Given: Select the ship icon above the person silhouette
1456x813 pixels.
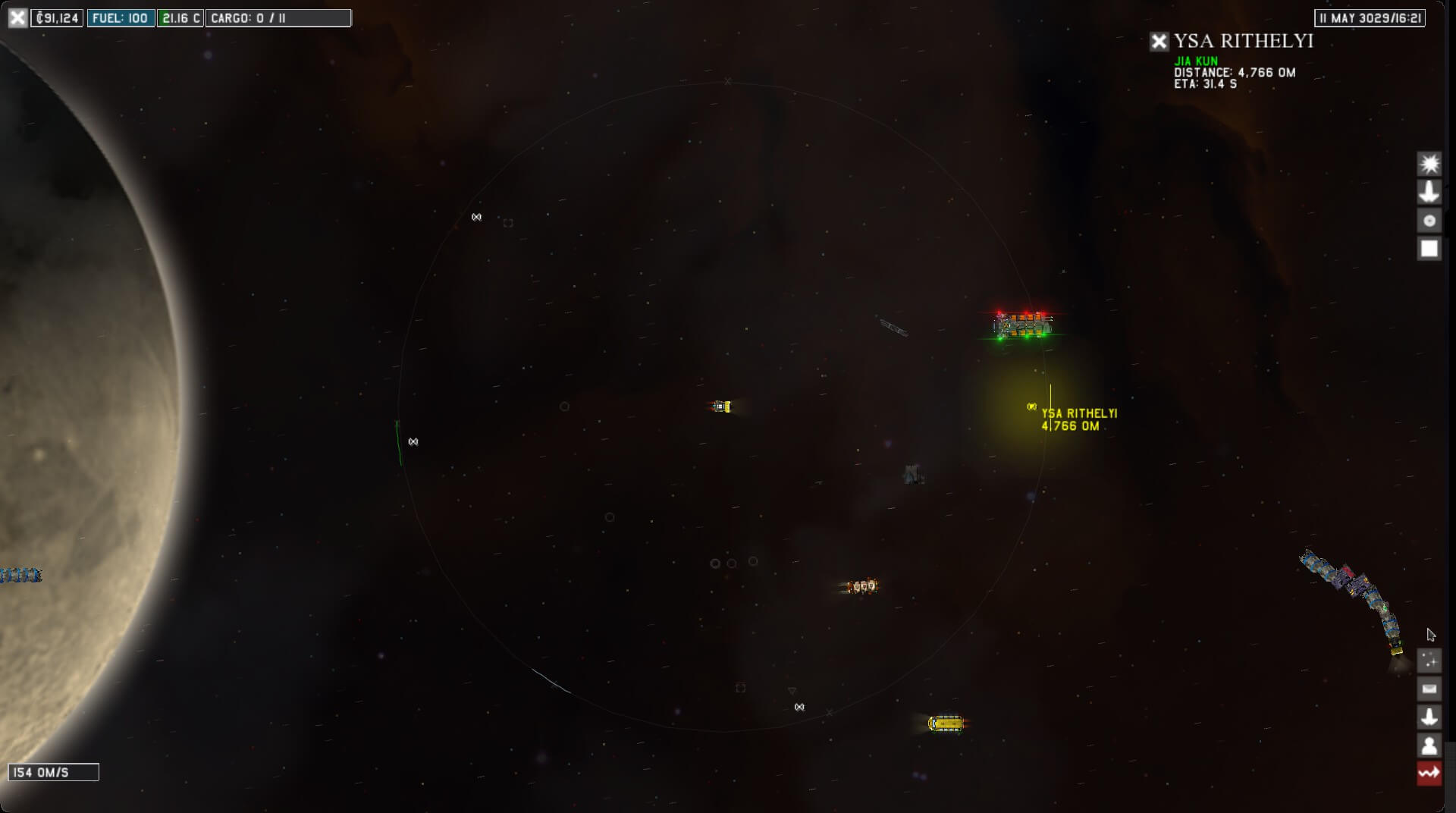Looking at the screenshot, I should coord(1429,717).
